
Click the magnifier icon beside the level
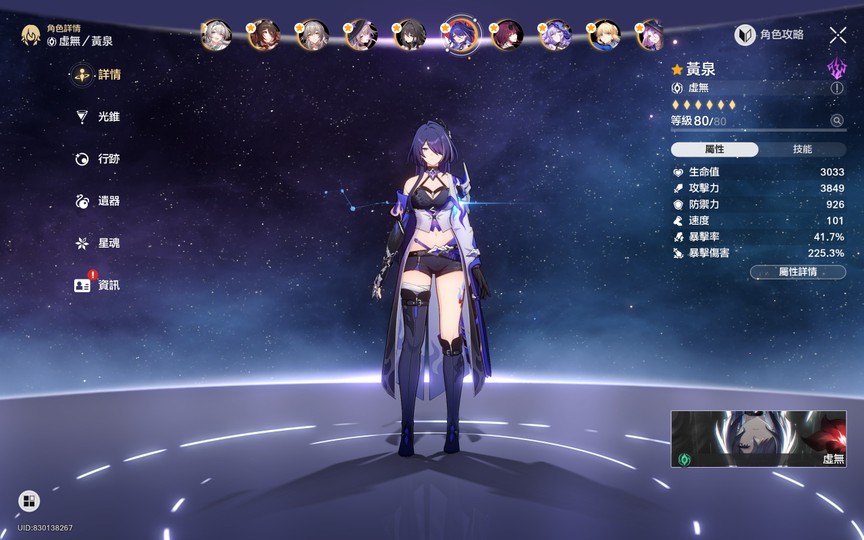point(837,121)
